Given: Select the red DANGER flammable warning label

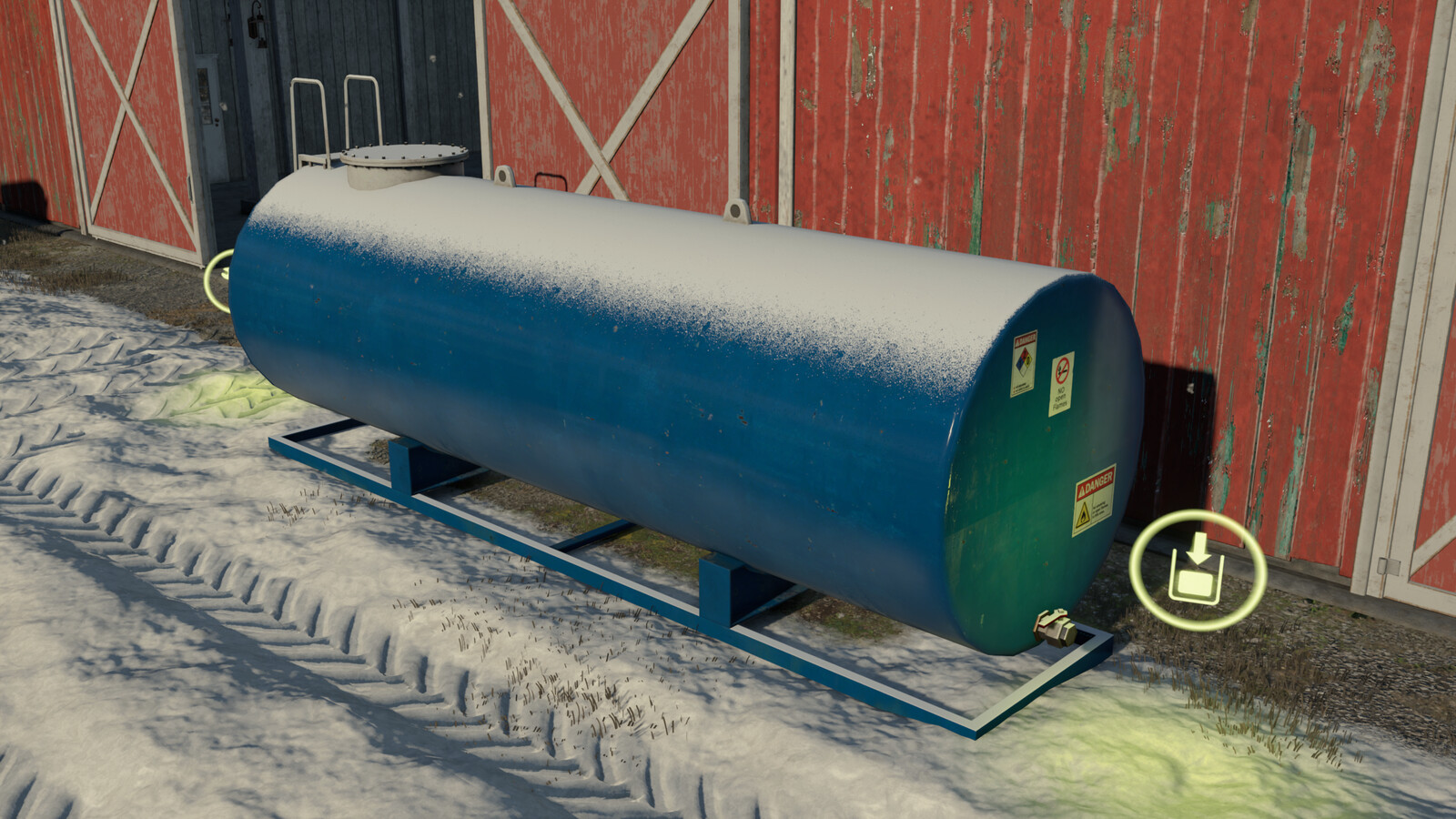Looking at the screenshot, I should click(x=1096, y=501).
